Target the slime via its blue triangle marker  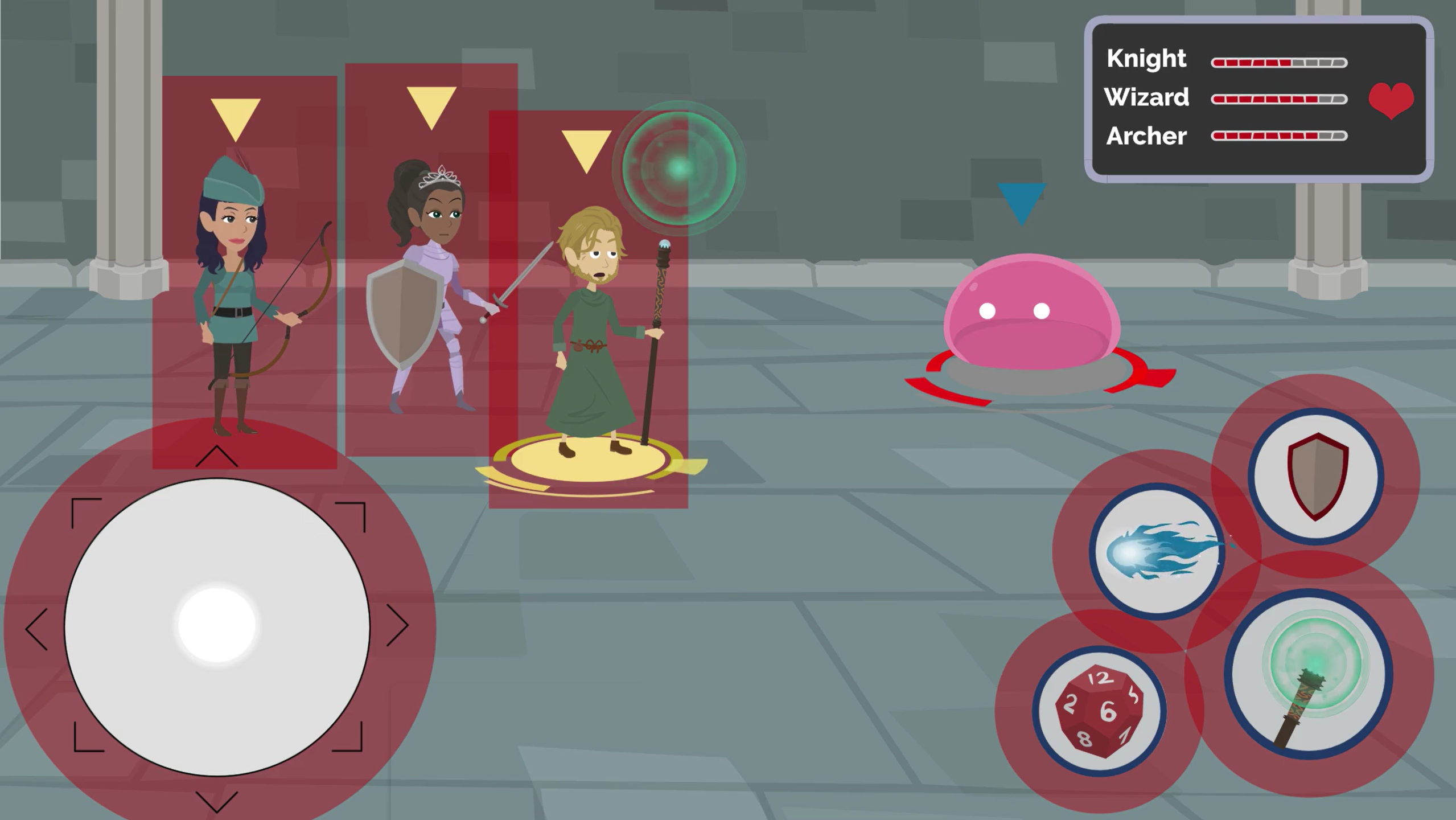[x=1021, y=199]
